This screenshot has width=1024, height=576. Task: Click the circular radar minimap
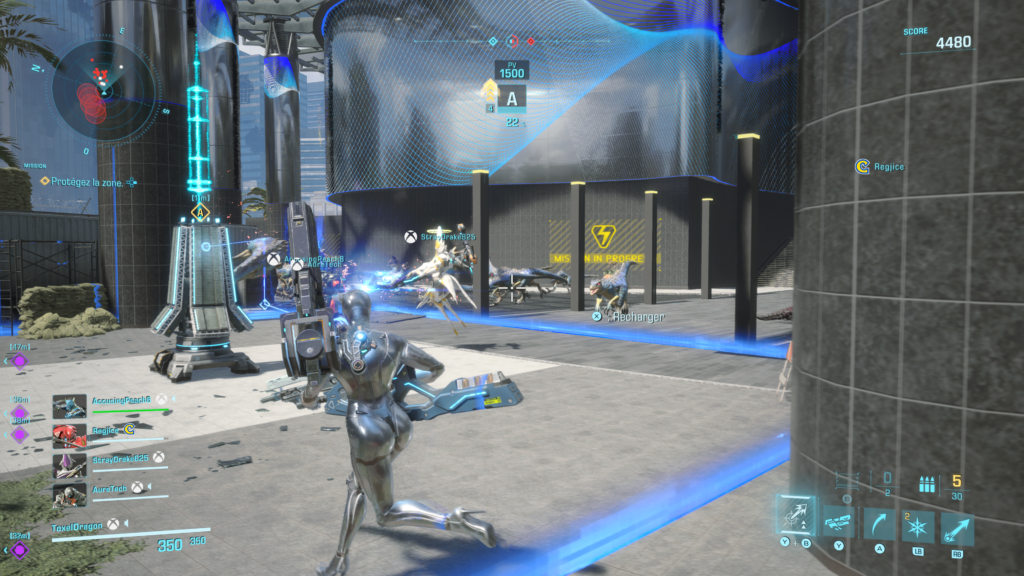(x=104, y=88)
